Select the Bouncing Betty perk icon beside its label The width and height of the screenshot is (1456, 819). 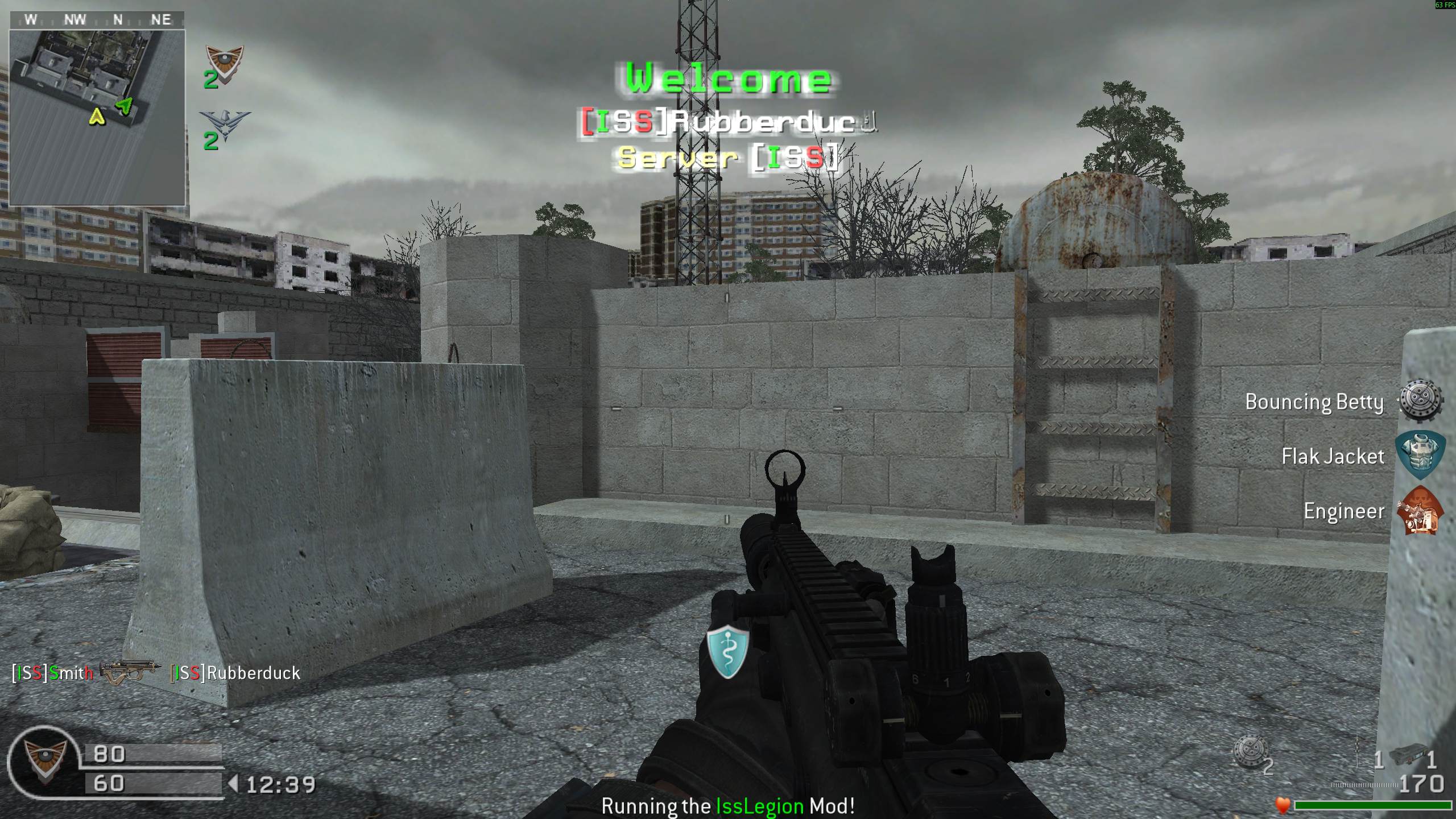point(1421,402)
